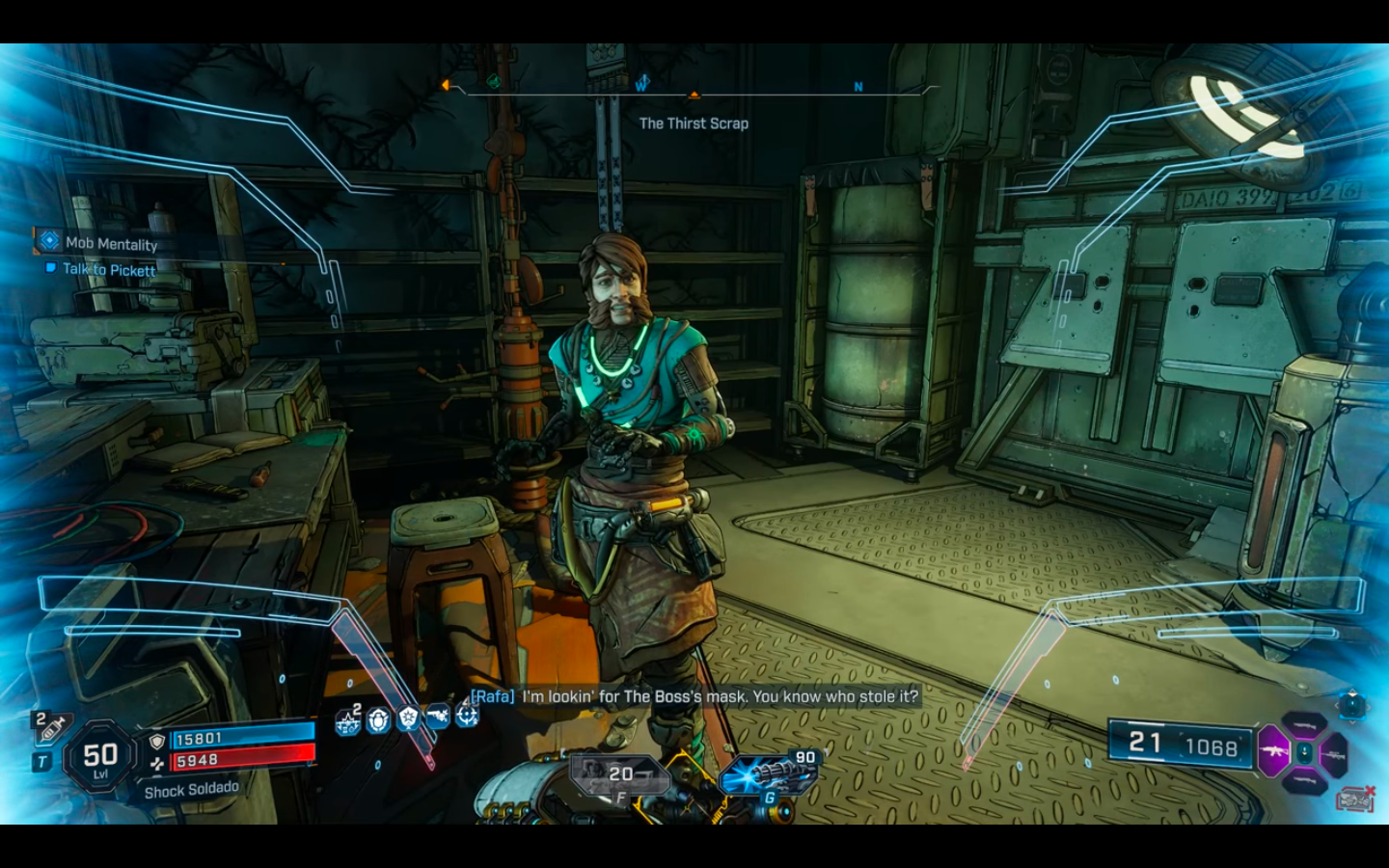1389x868 pixels.
Task: Select the highlighted assault rifle weapon slot
Action: click(x=1273, y=750)
